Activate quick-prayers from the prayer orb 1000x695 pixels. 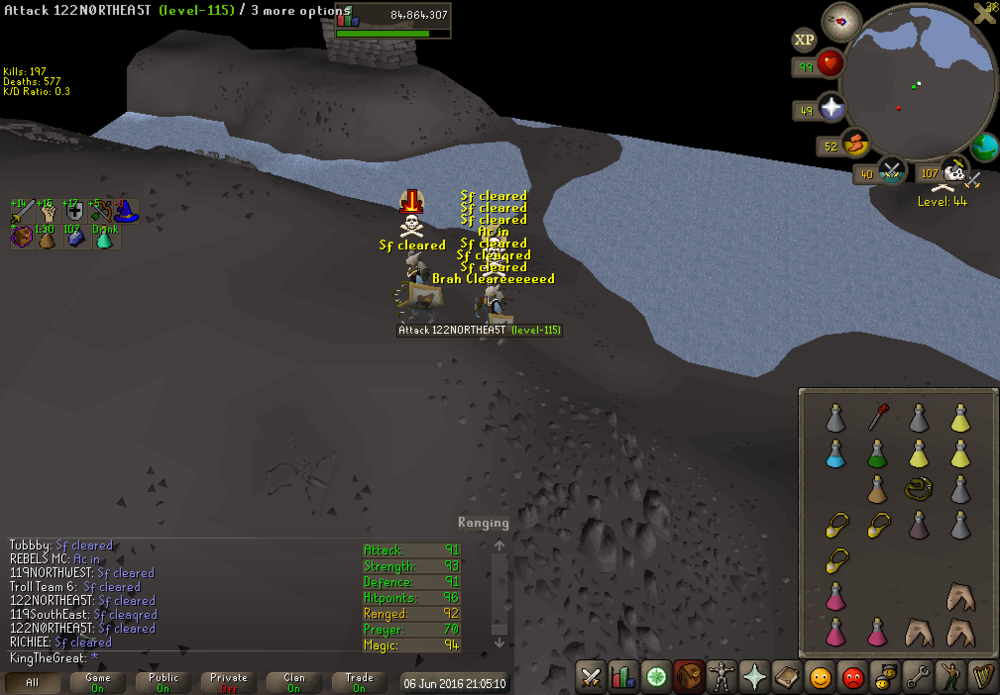click(x=830, y=108)
